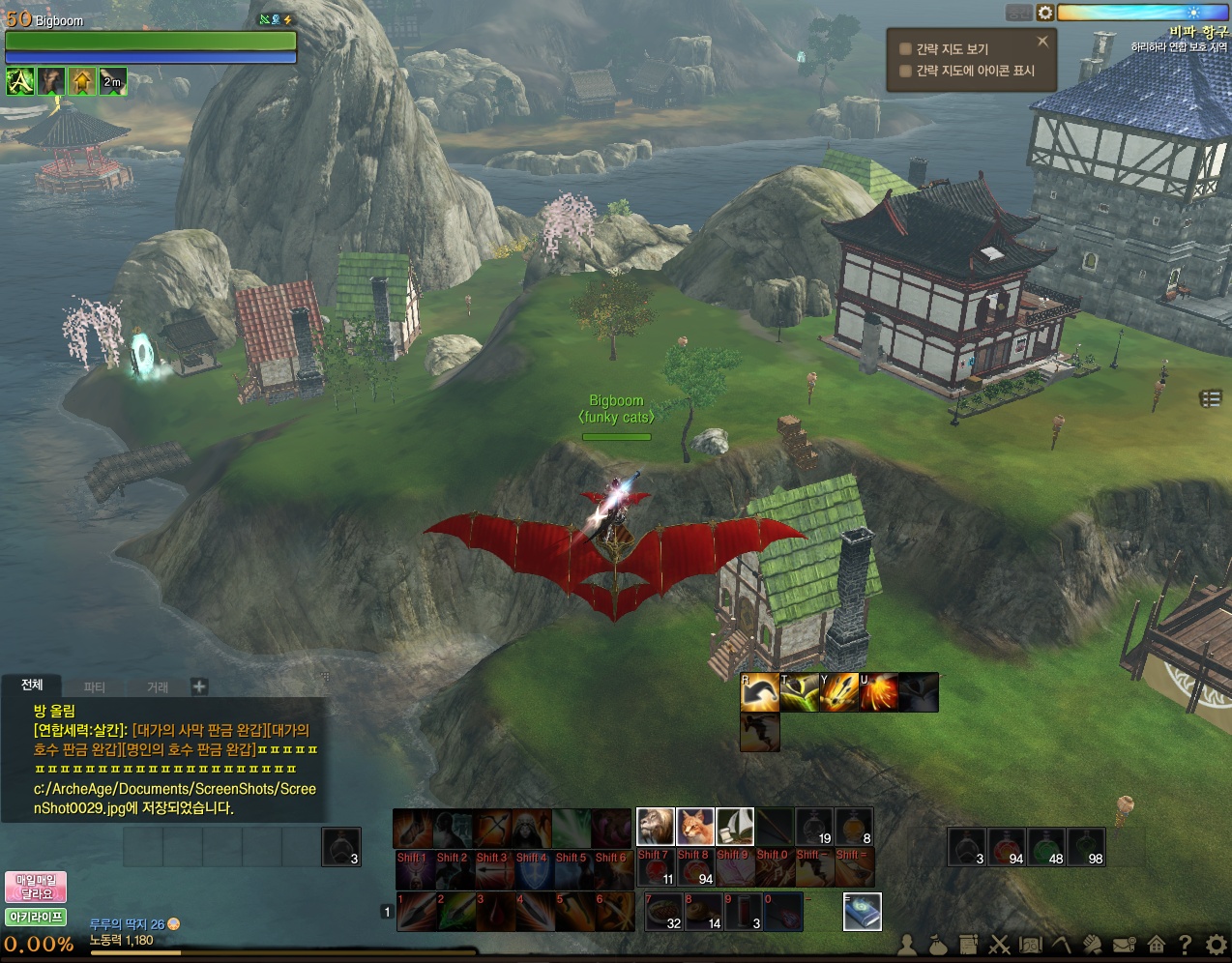This screenshot has height=963, width=1232.
Task: Use the sailboat scroll hotbar item
Action: coord(734,827)
